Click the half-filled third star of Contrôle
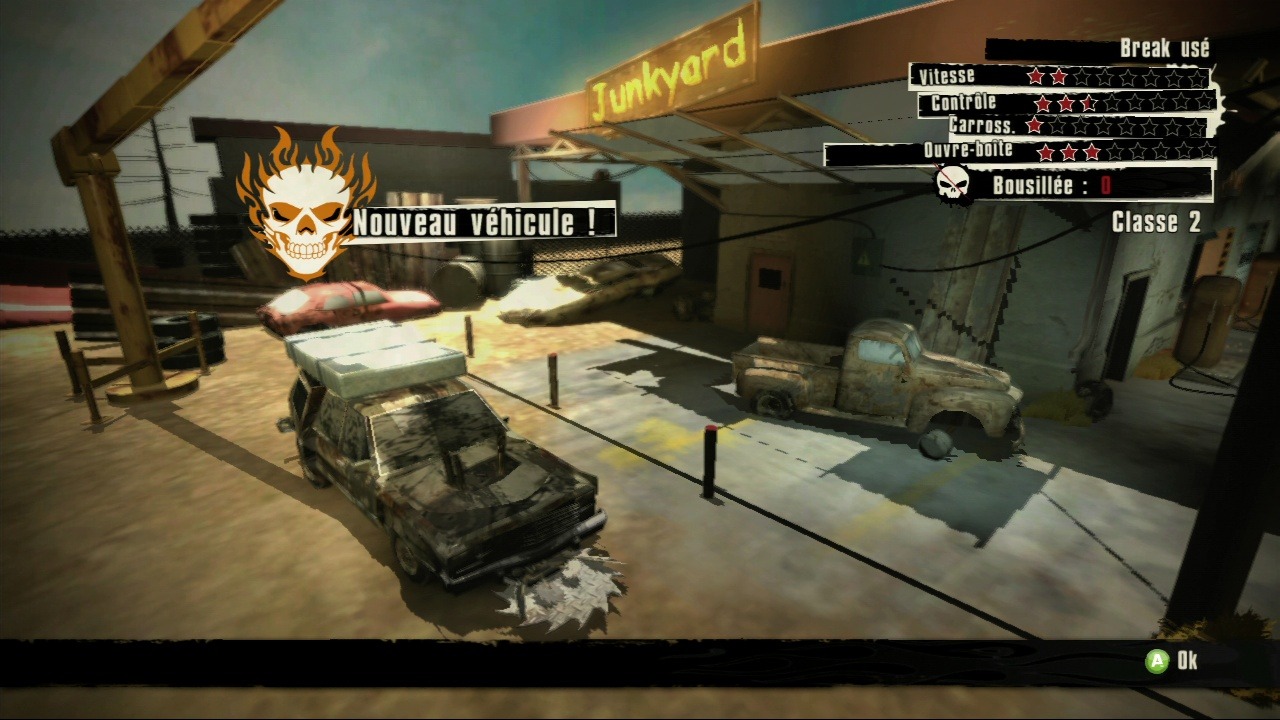The height and width of the screenshot is (720, 1280). [1088, 103]
